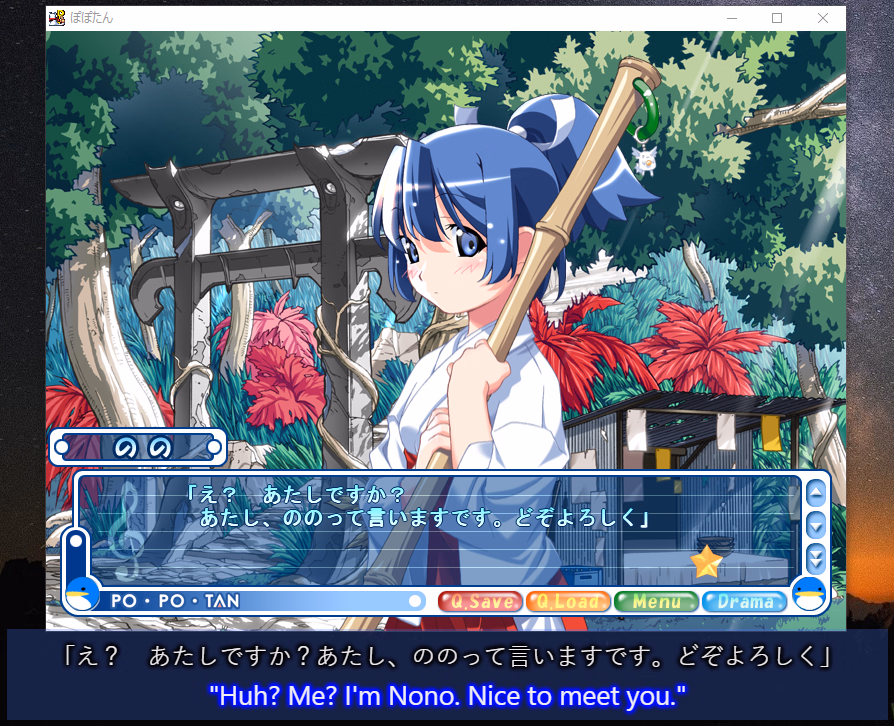
Task: Maximize the game window
Action: click(x=777, y=18)
